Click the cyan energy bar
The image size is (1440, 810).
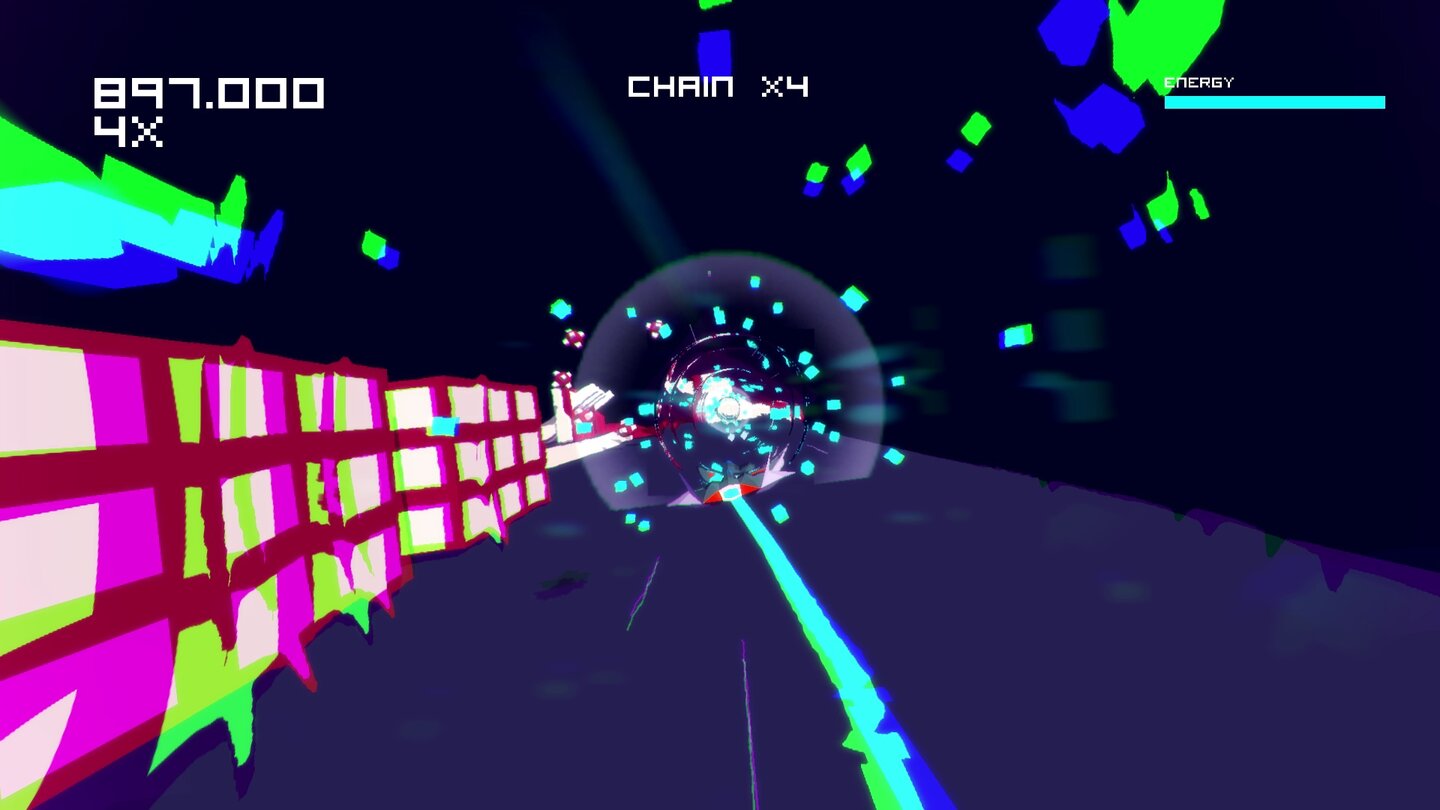pyautogui.click(x=1275, y=100)
